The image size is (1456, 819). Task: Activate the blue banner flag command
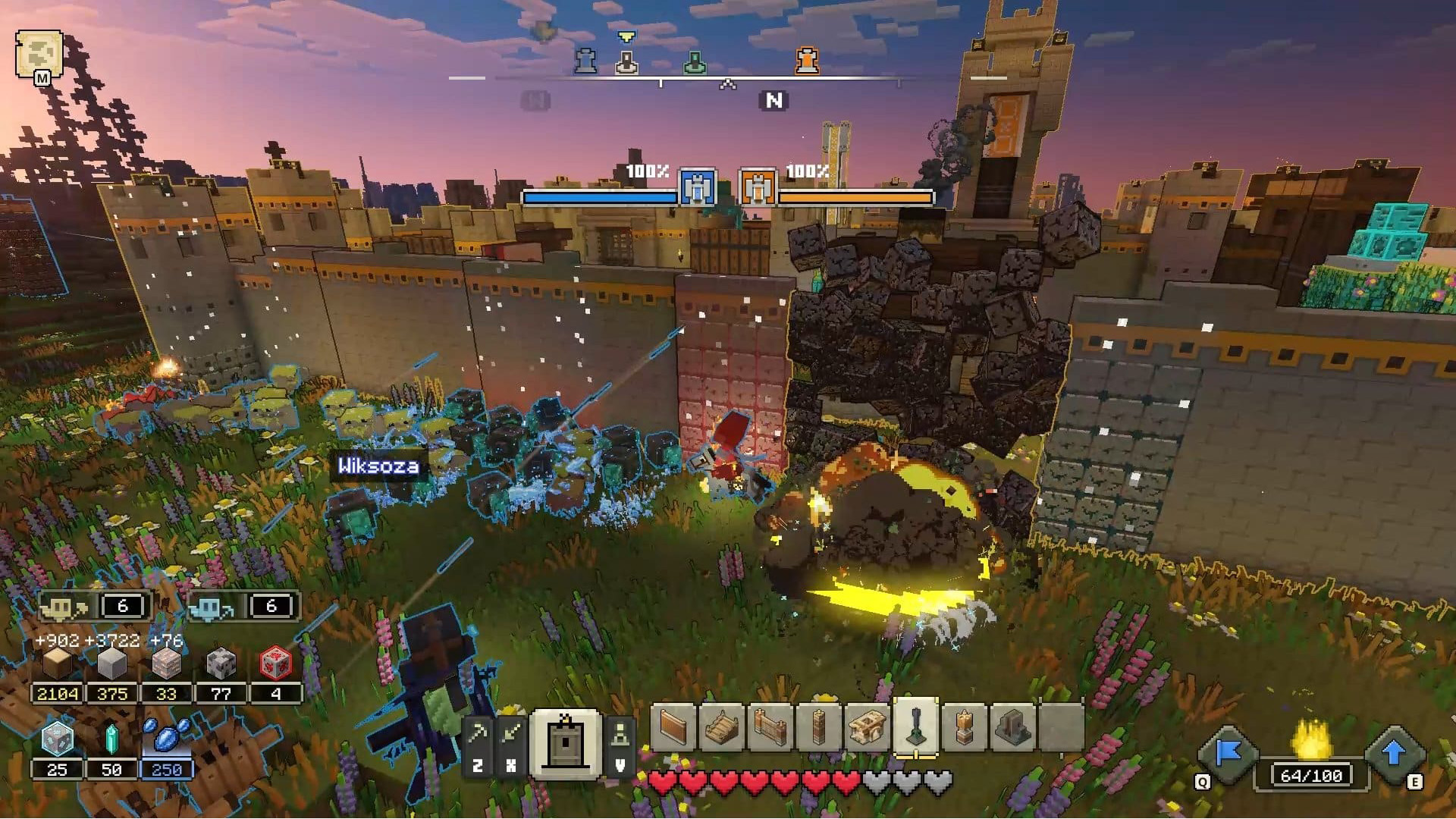[x=1228, y=753]
